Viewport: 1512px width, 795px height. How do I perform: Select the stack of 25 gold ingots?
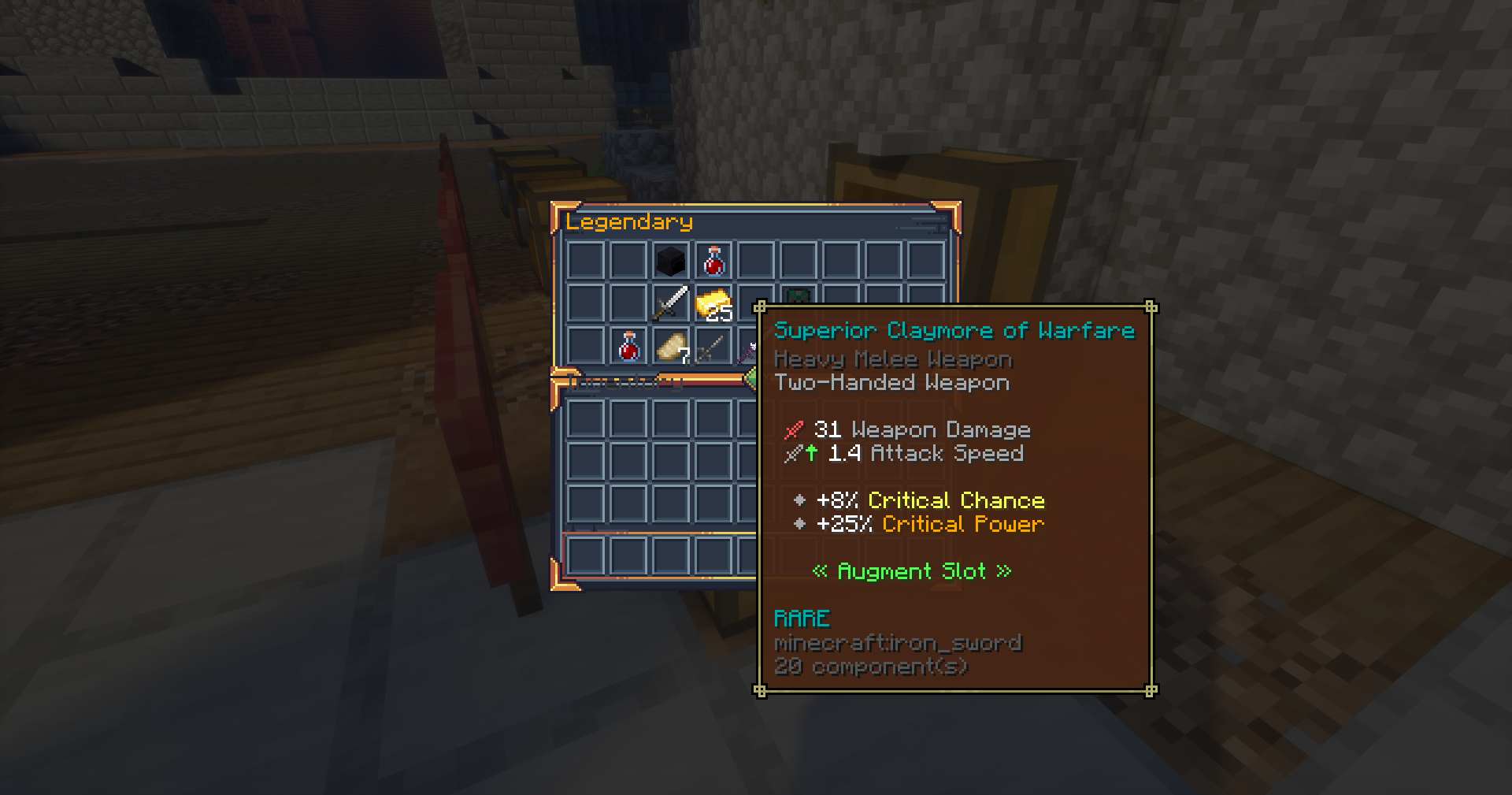click(713, 305)
